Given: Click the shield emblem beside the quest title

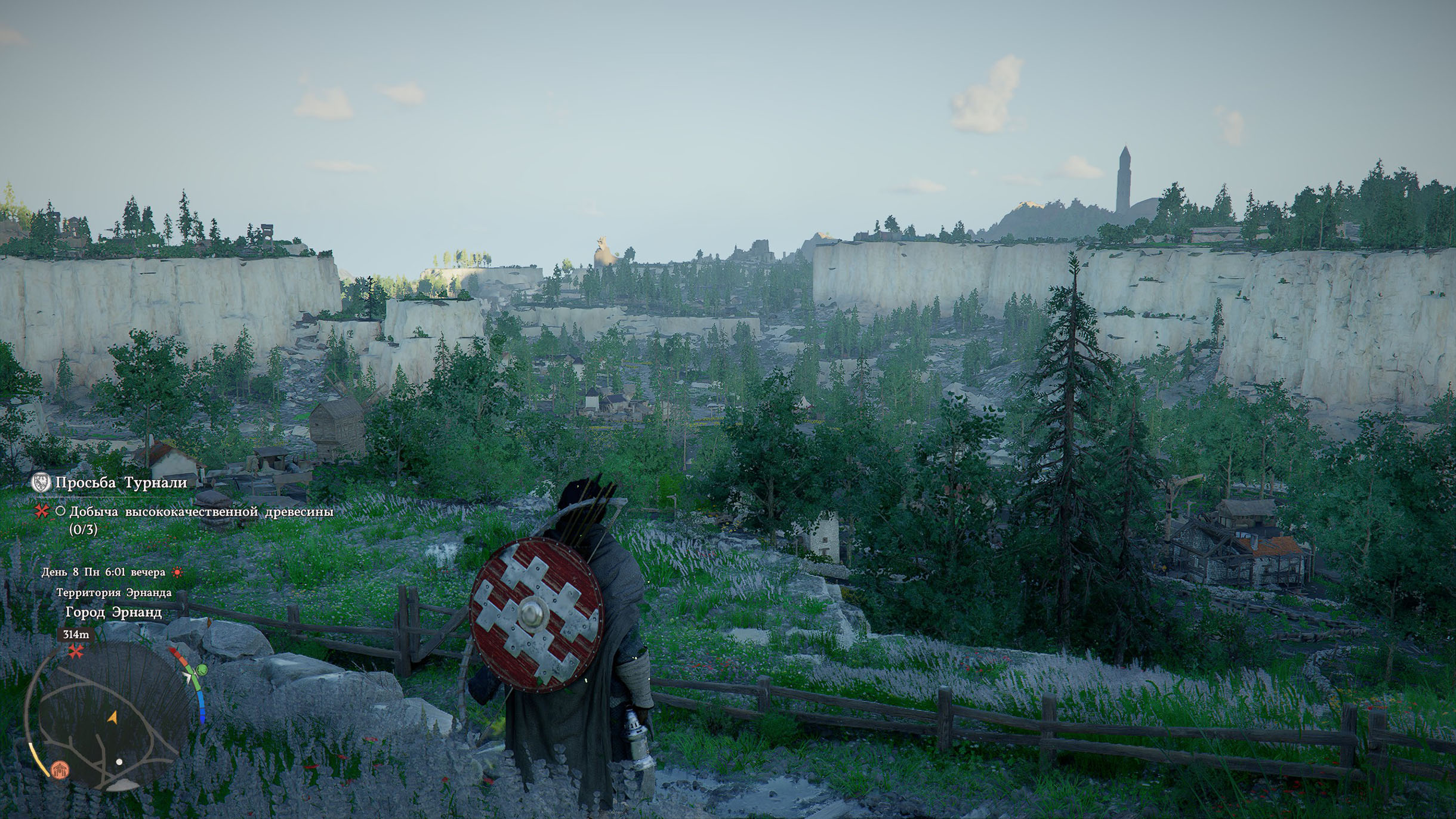Looking at the screenshot, I should (41, 482).
